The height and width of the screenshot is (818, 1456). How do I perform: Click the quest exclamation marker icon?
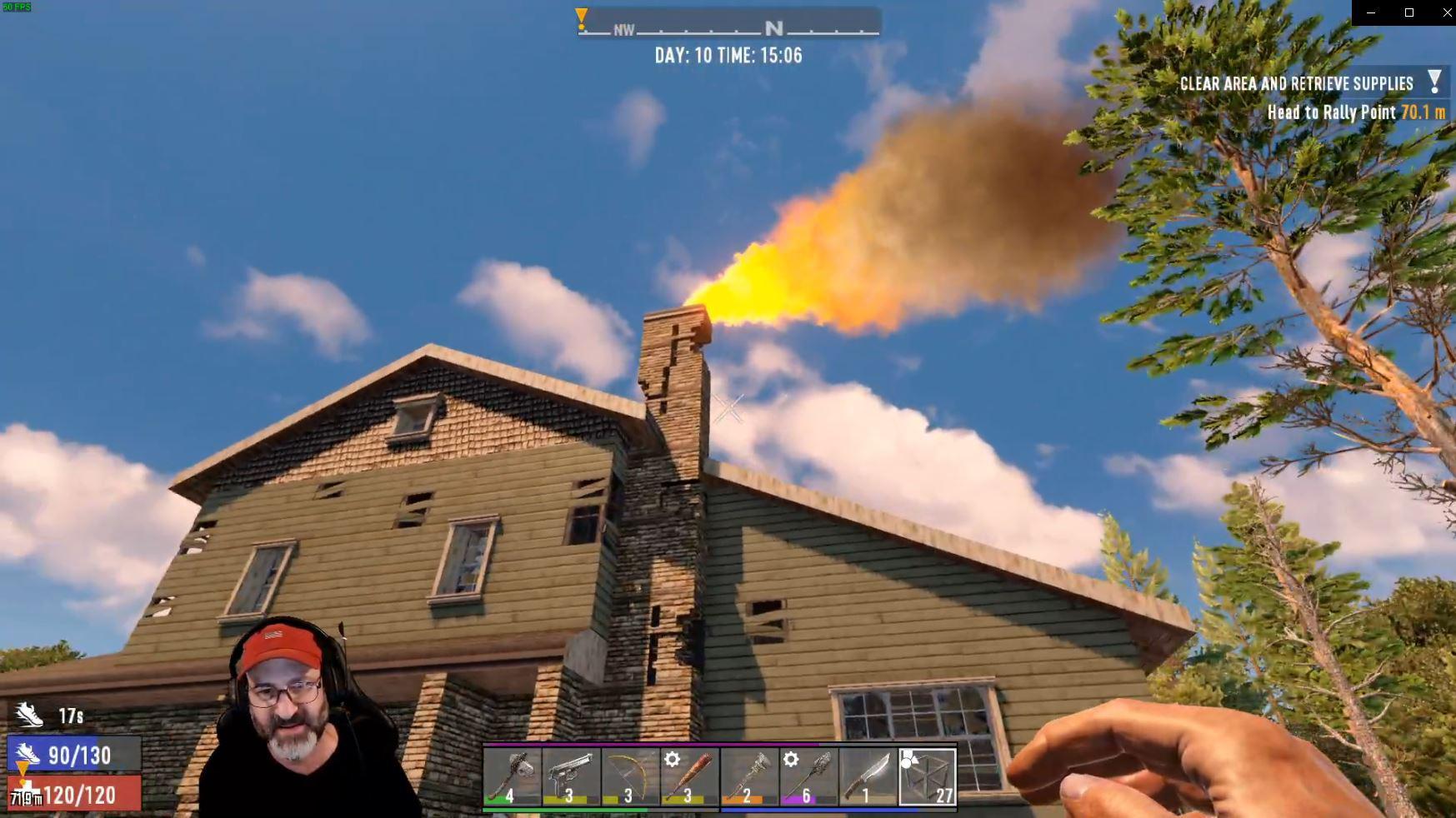coord(1434,80)
